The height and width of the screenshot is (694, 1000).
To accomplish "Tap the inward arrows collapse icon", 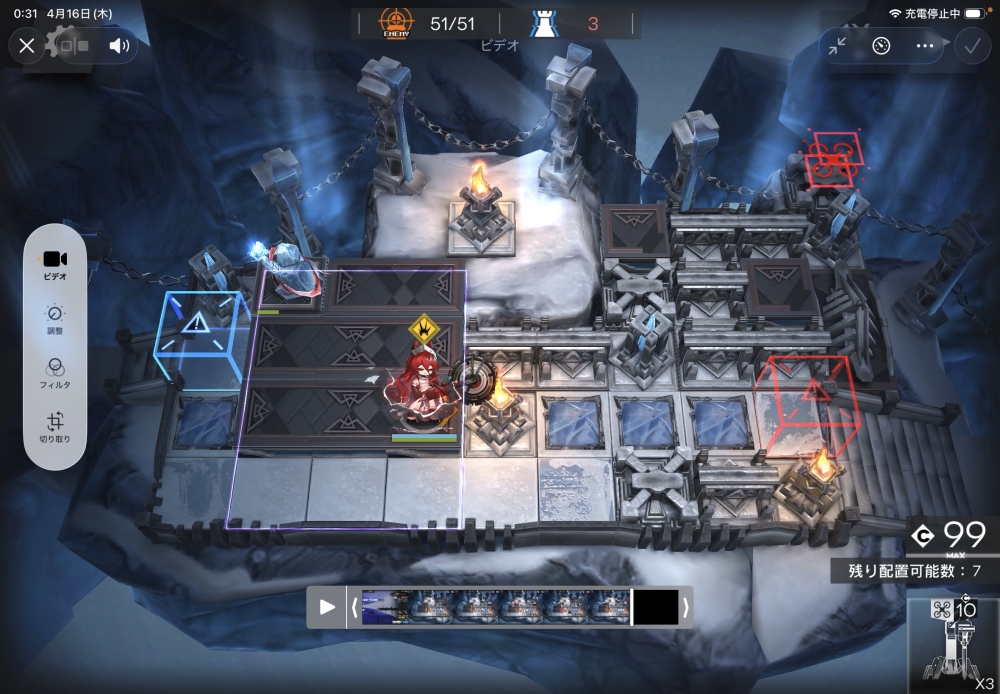I will (838, 45).
